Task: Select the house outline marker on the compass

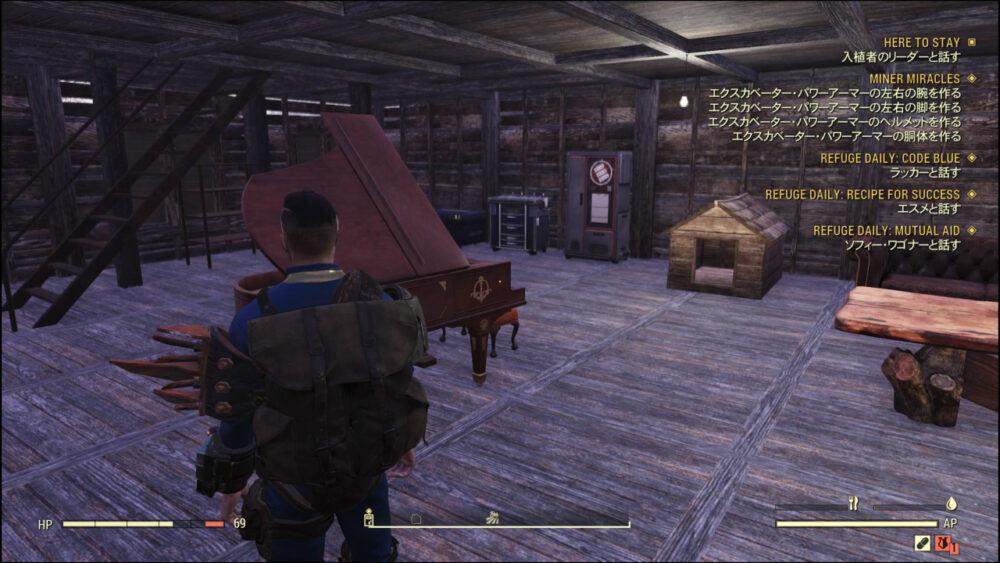Action: pos(416,519)
